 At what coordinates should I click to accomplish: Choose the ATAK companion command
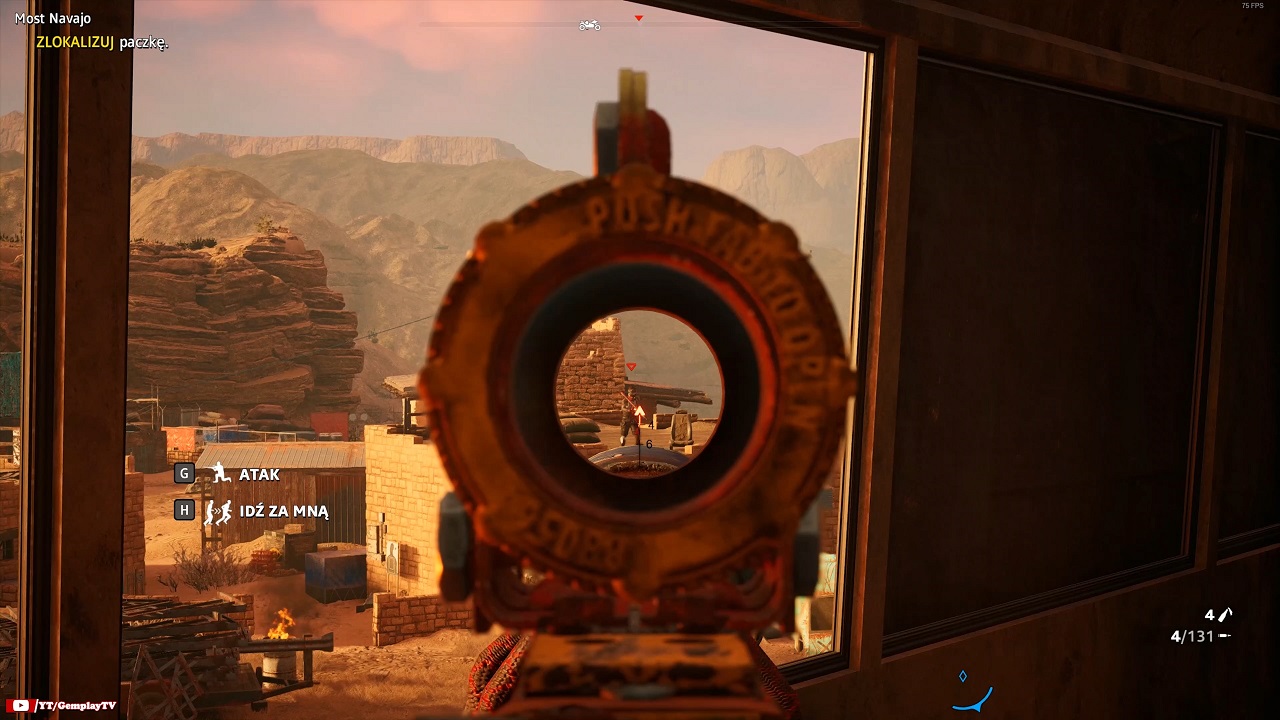[x=258, y=474]
